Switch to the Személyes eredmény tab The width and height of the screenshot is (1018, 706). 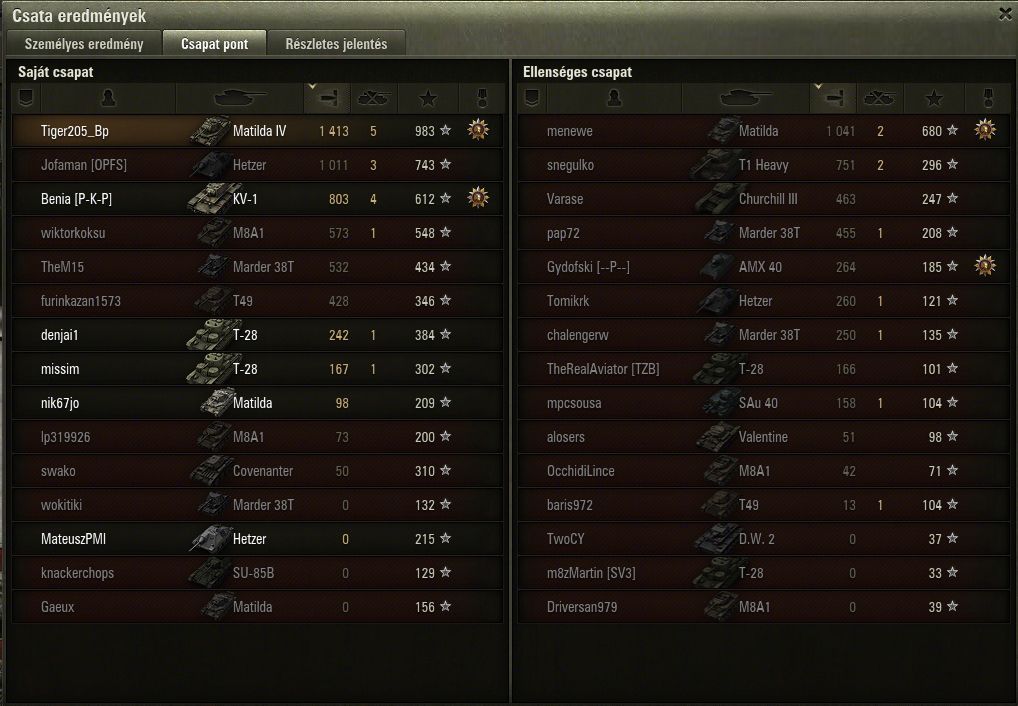84,44
